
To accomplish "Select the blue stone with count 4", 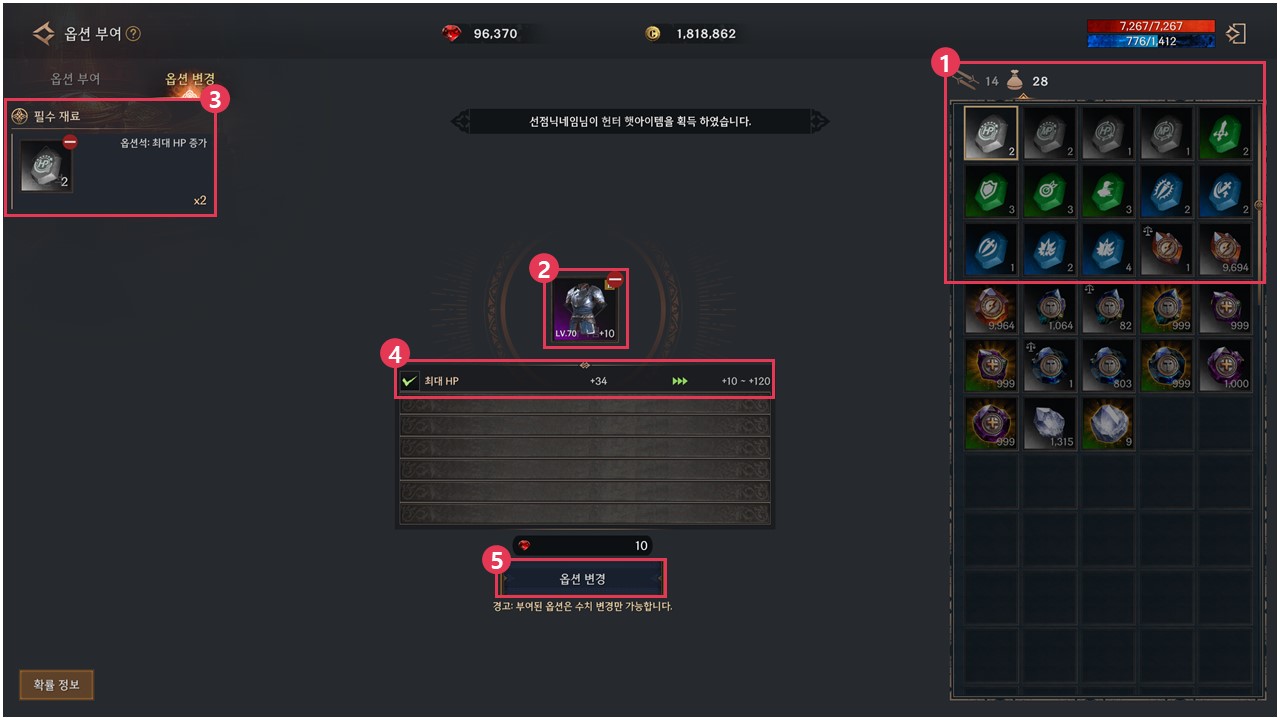I will coord(1108,249).
